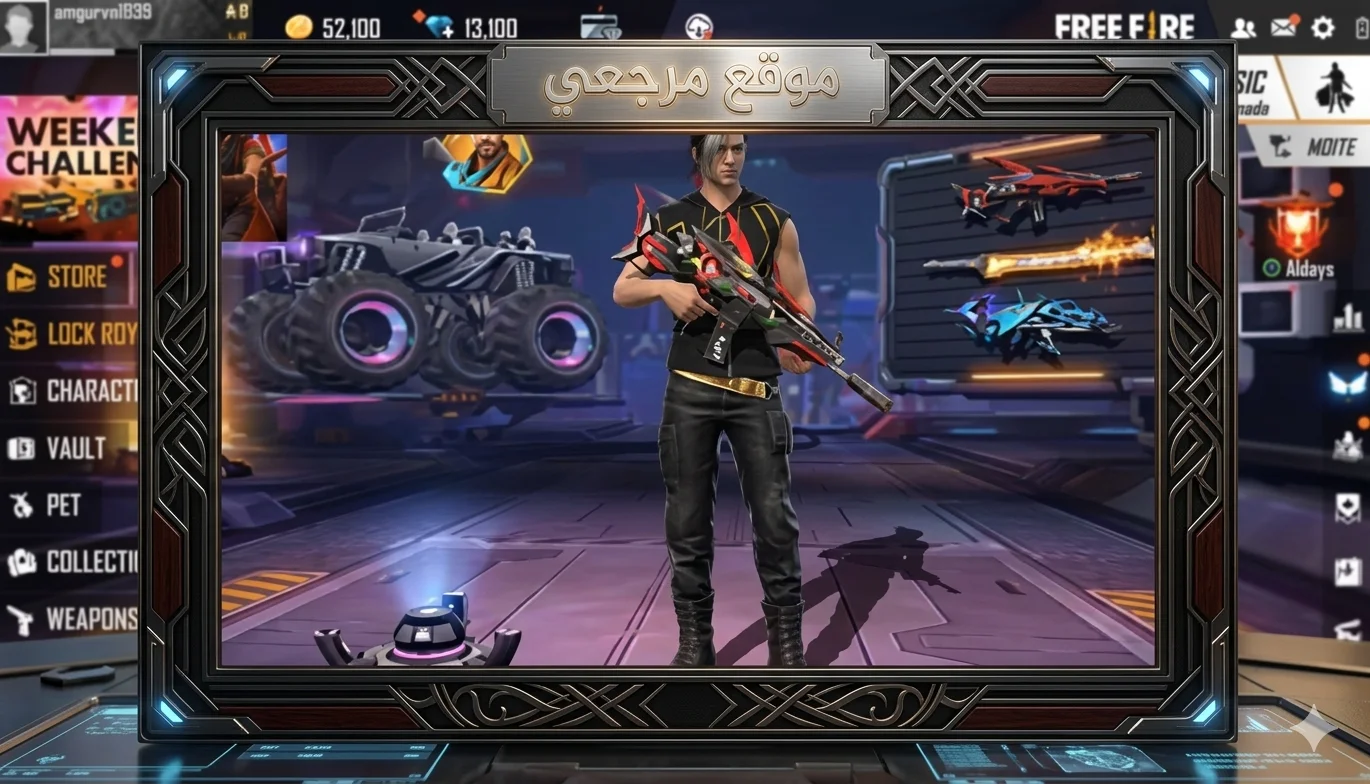
Task: Open the friends list icon
Action: click(x=1243, y=28)
